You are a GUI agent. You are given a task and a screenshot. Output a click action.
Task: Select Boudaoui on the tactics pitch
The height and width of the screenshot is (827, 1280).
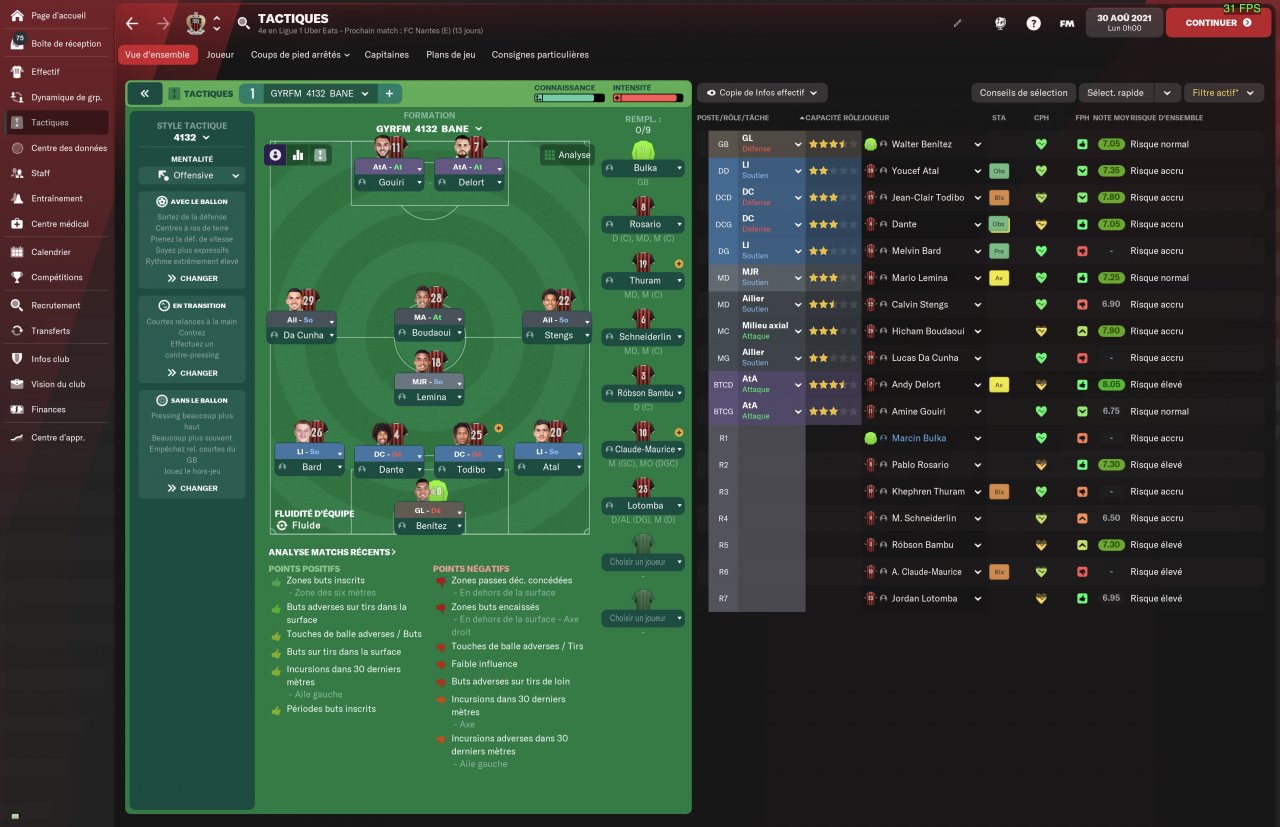429,334
